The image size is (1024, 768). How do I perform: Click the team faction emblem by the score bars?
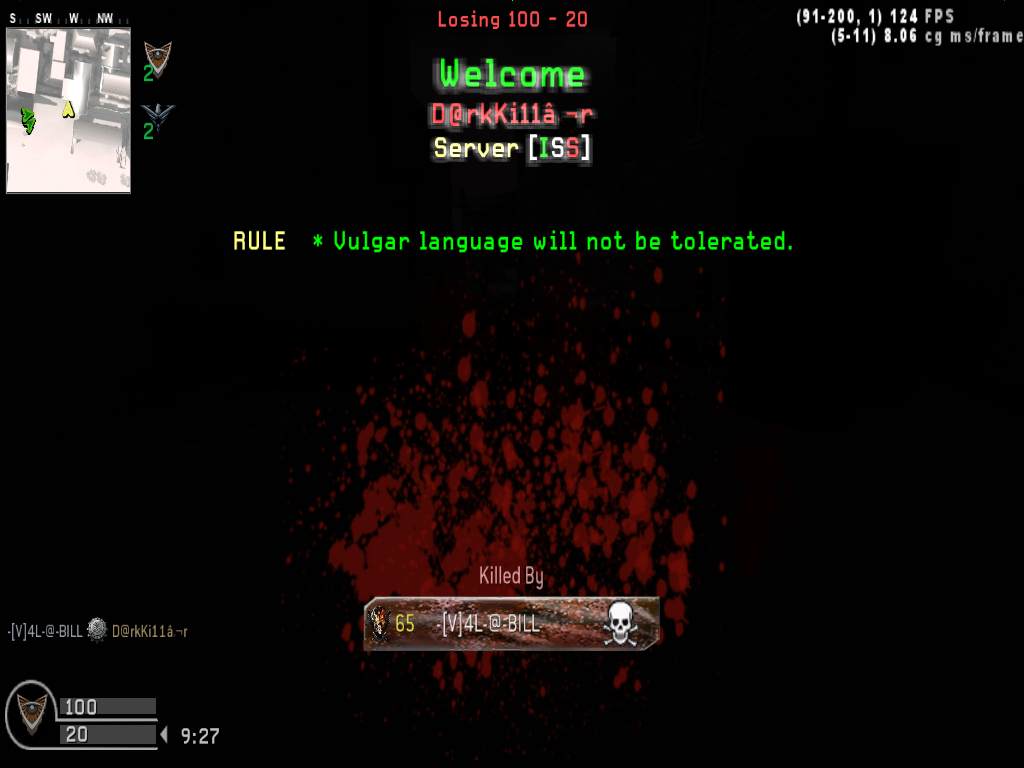click(x=32, y=713)
